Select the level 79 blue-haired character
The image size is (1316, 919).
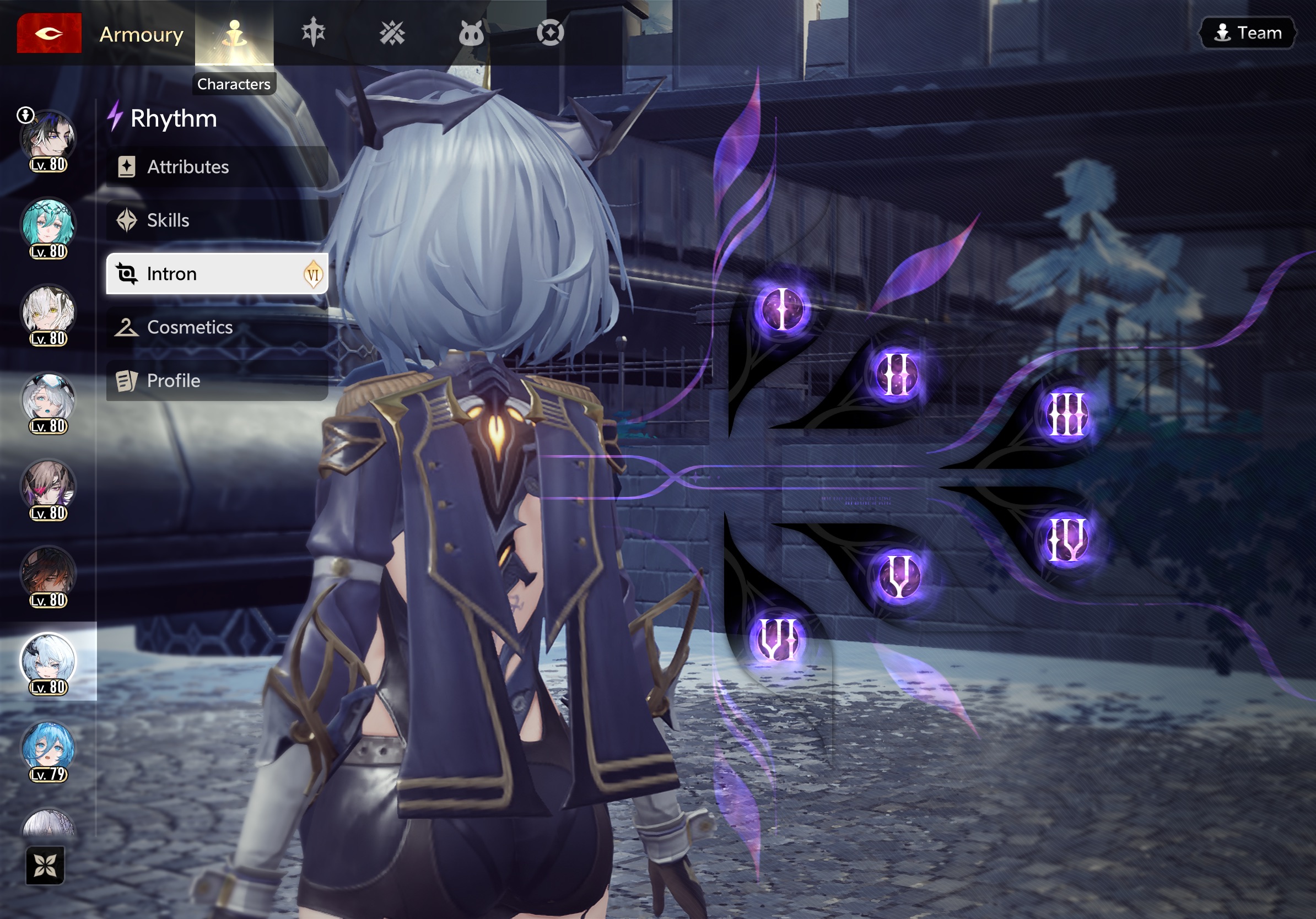(x=48, y=750)
